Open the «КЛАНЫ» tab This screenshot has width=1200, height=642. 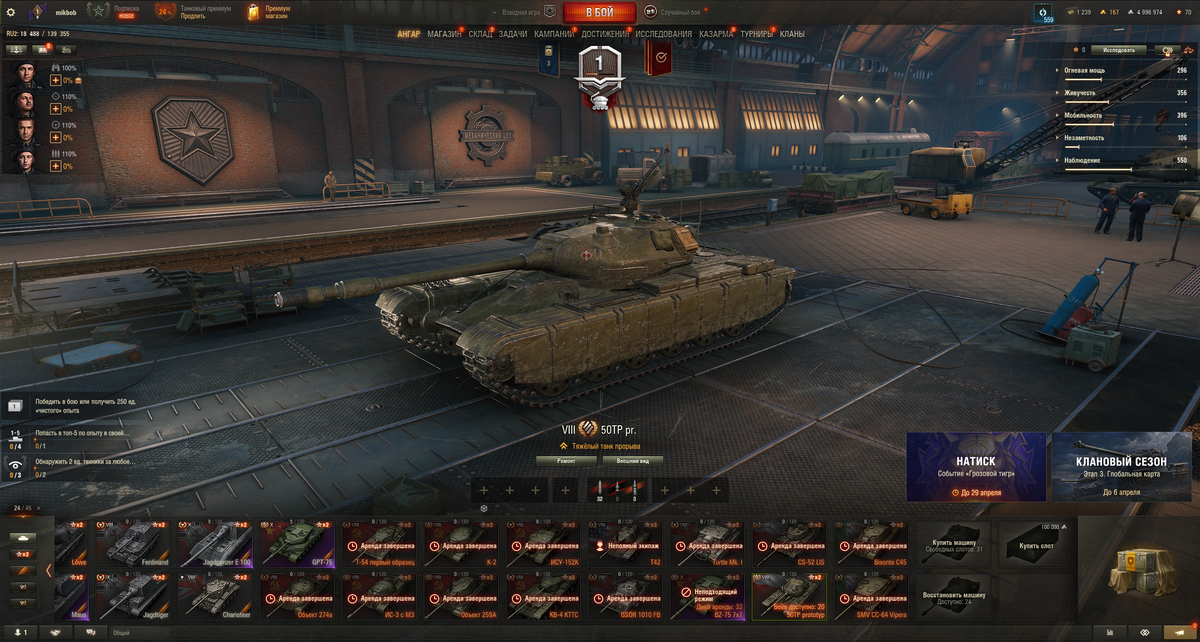(792, 34)
